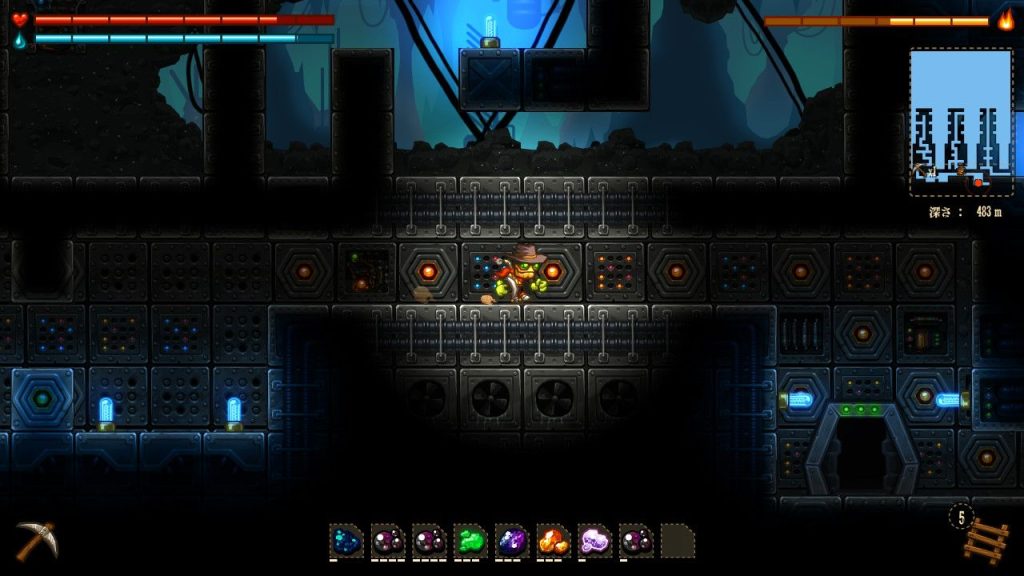1024x576 pixels.
Task: Open the cave minimap
Action: 960,123
